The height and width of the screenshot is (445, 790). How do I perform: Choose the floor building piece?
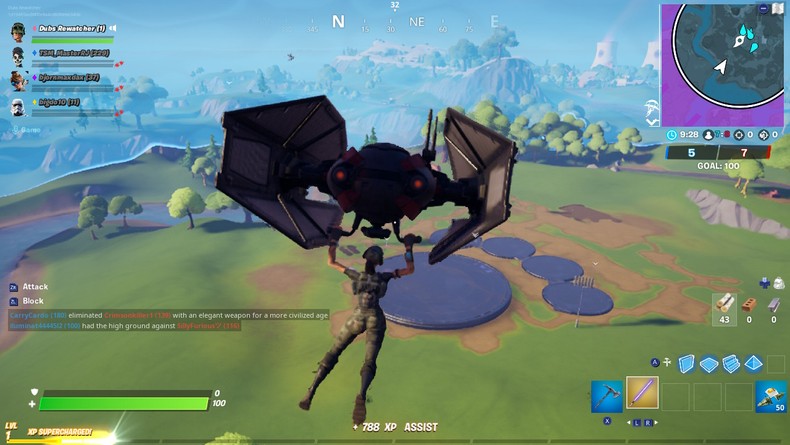point(708,363)
